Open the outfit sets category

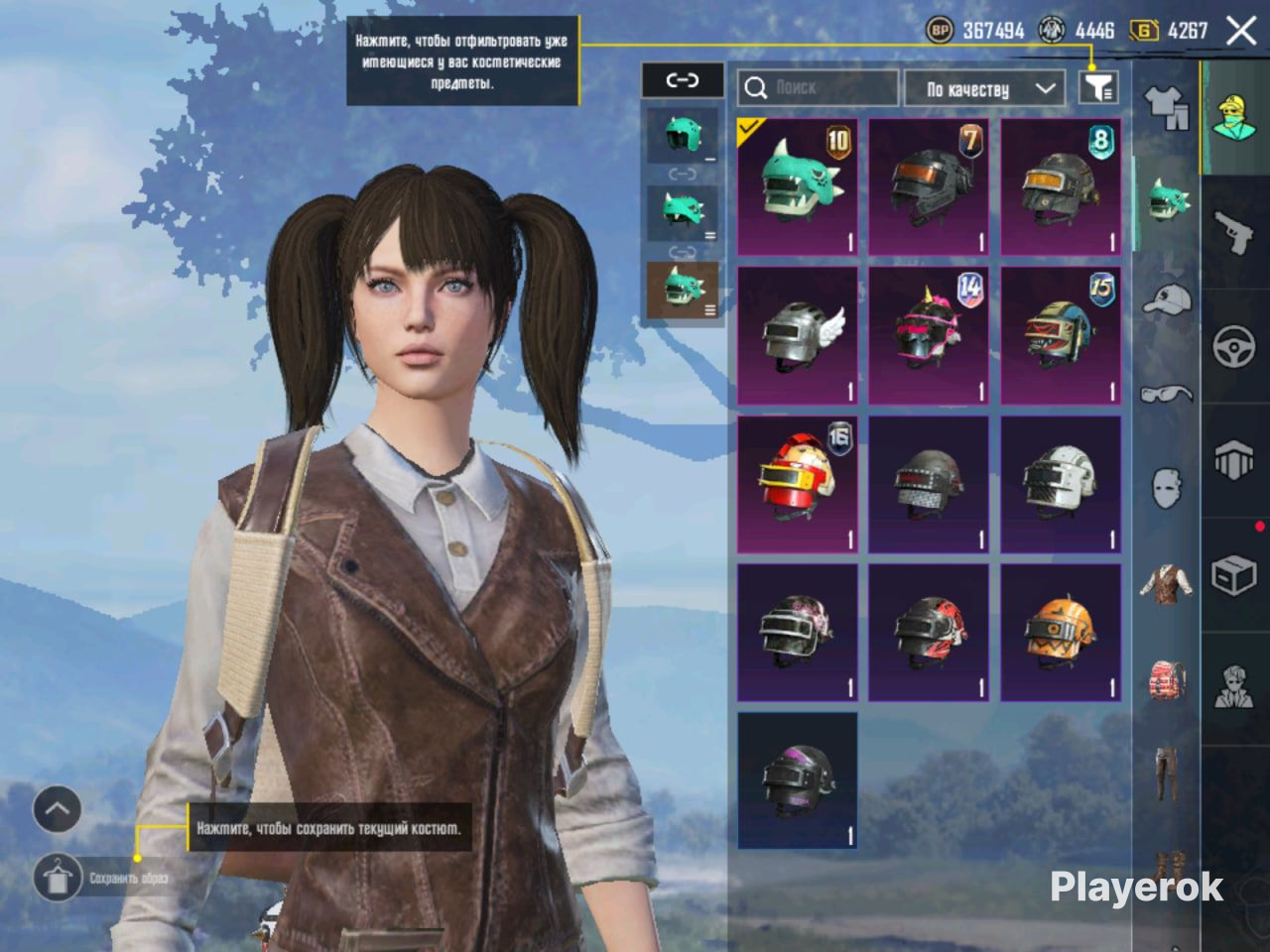click(1167, 107)
